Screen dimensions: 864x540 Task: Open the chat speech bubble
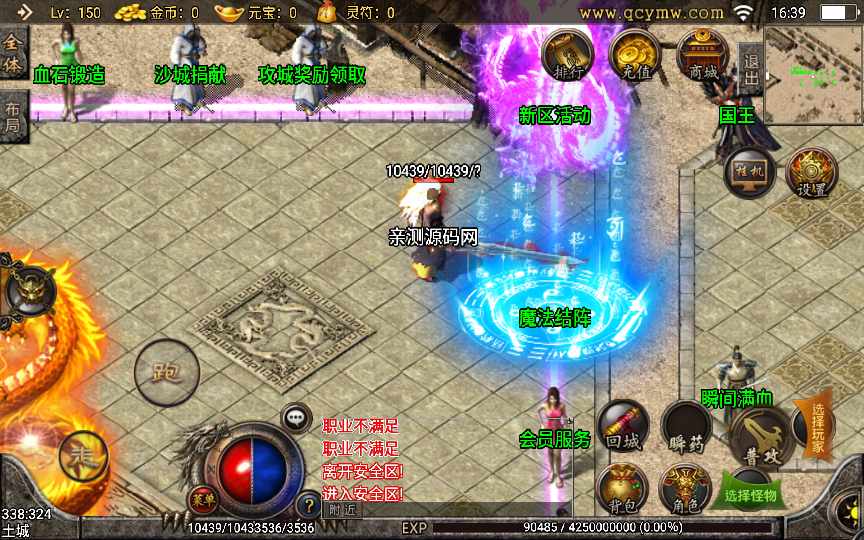pyautogui.click(x=296, y=417)
